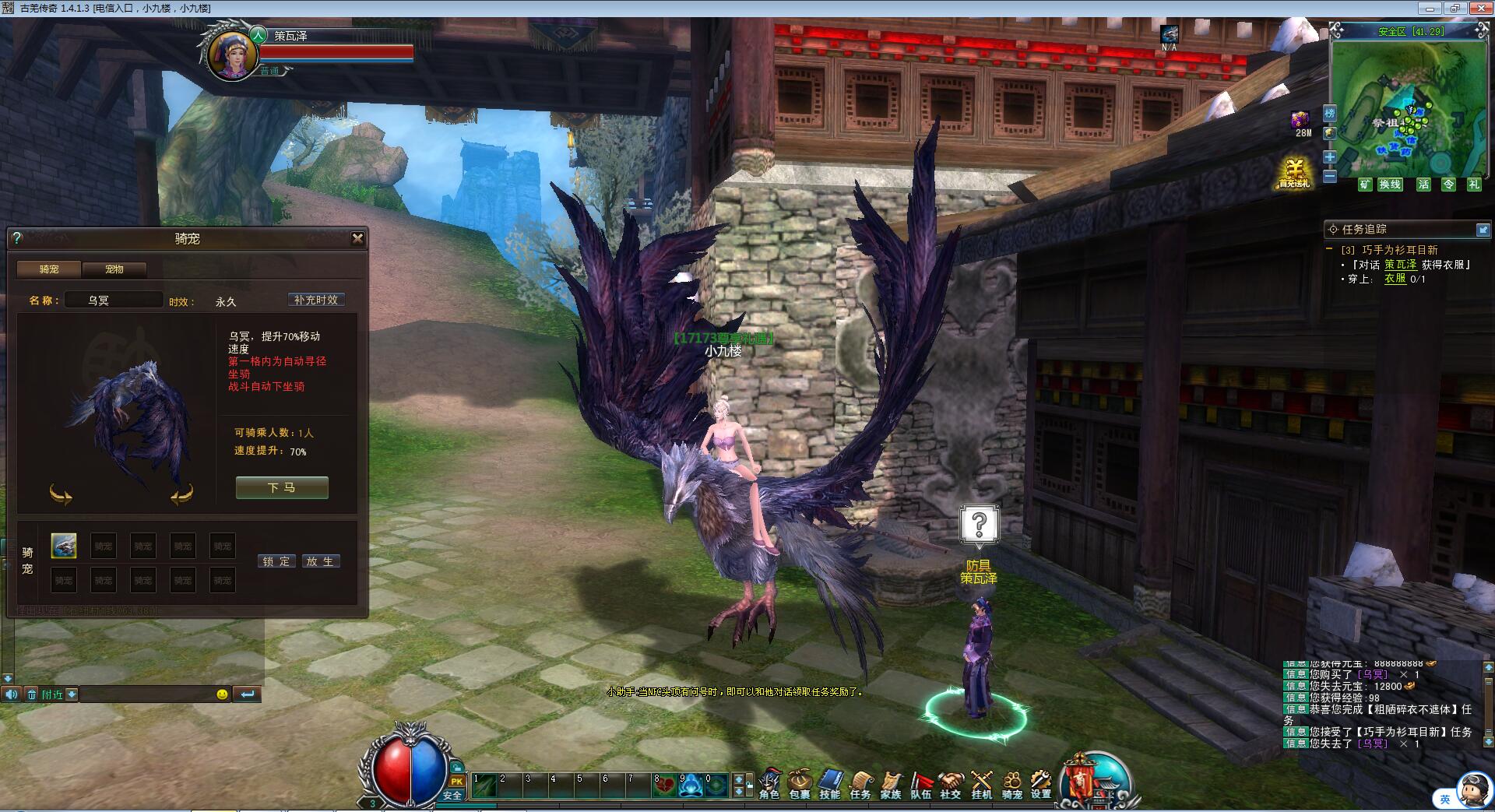Click the minimap's plus zoom button

pos(1330,157)
